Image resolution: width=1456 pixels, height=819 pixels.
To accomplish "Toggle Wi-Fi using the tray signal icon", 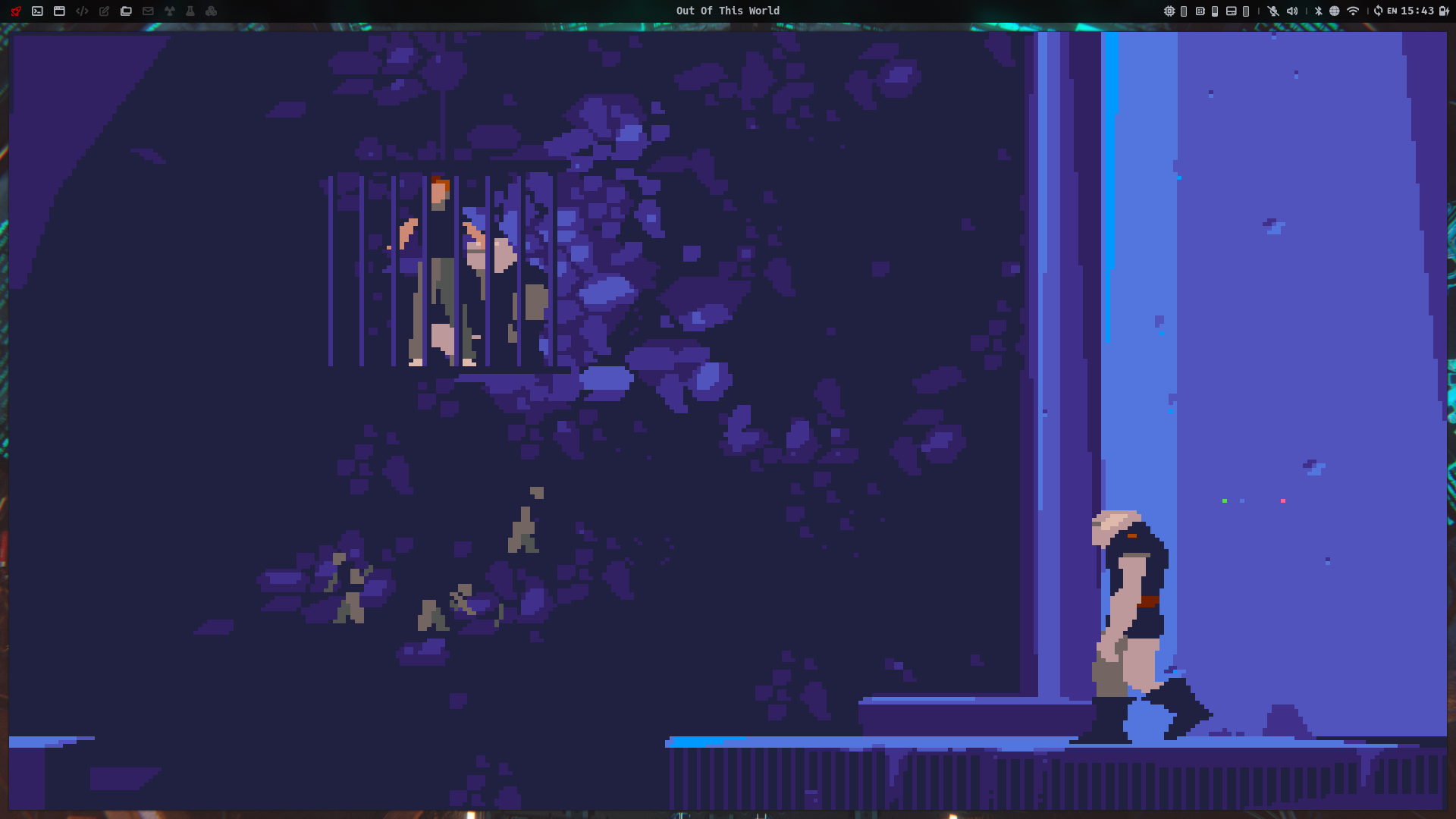I will tap(1354, 11).
